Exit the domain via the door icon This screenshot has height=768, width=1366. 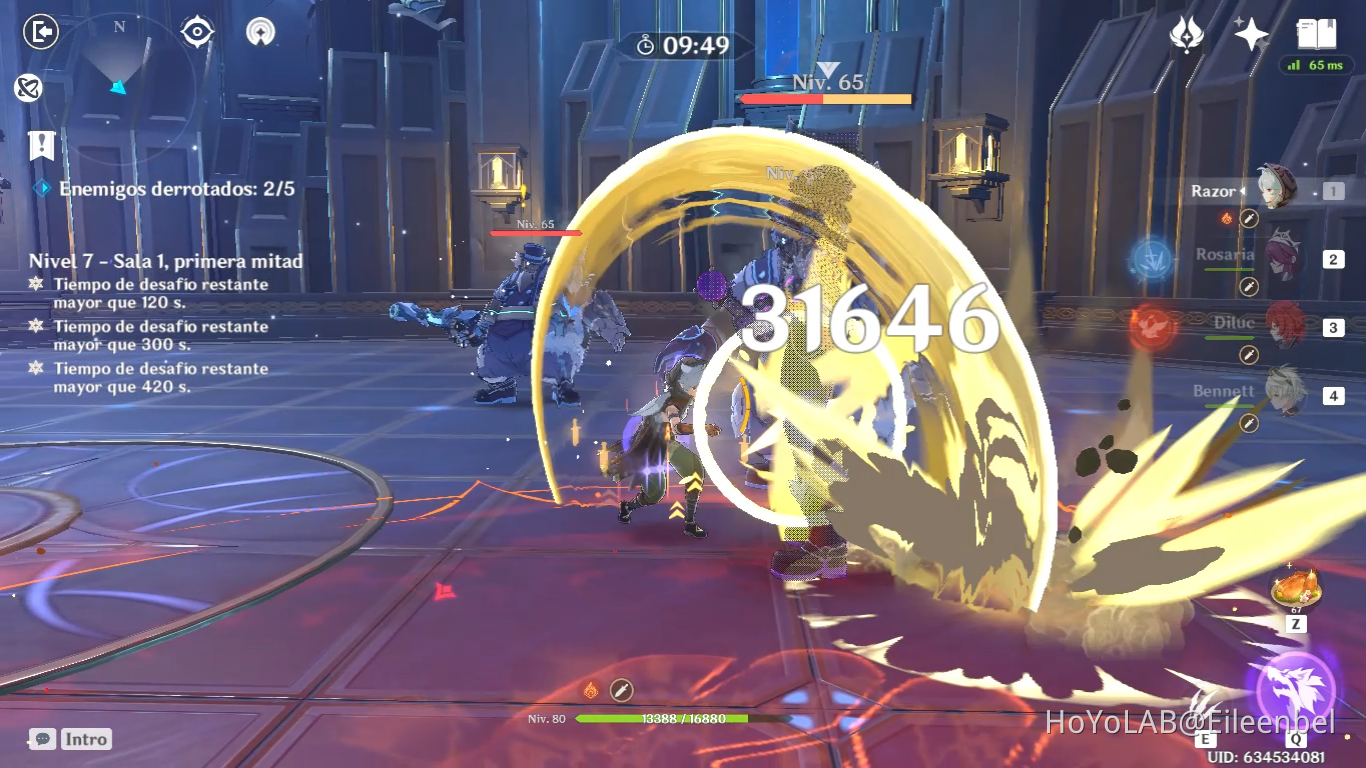click(x=39, y=30)
